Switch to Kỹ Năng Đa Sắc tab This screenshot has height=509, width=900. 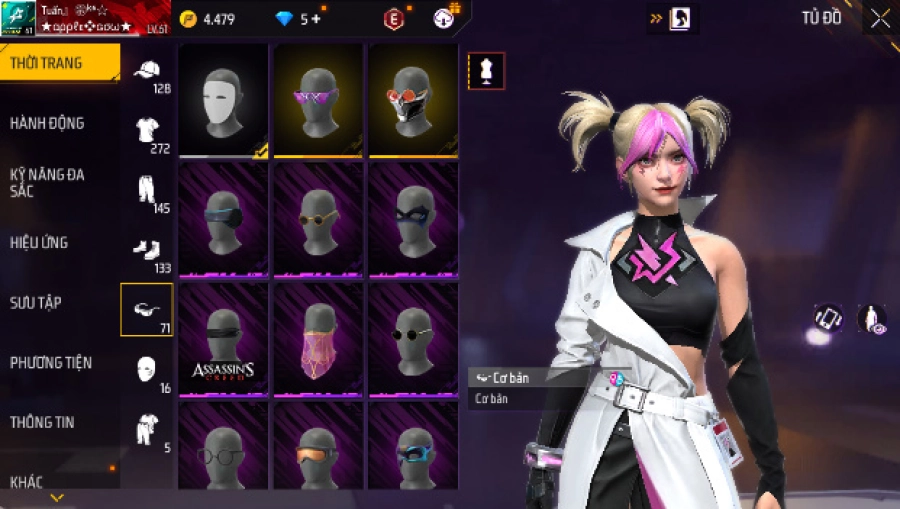[47, 182]
